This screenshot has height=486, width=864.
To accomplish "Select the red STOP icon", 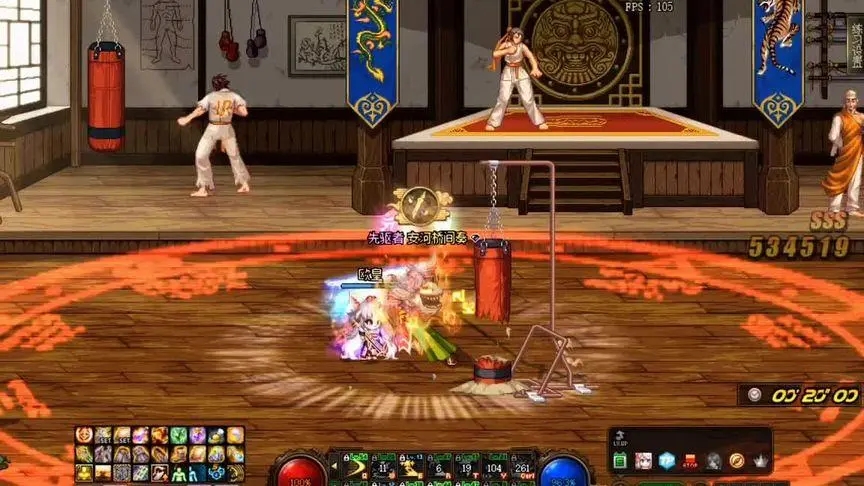I will coord(690,461).
